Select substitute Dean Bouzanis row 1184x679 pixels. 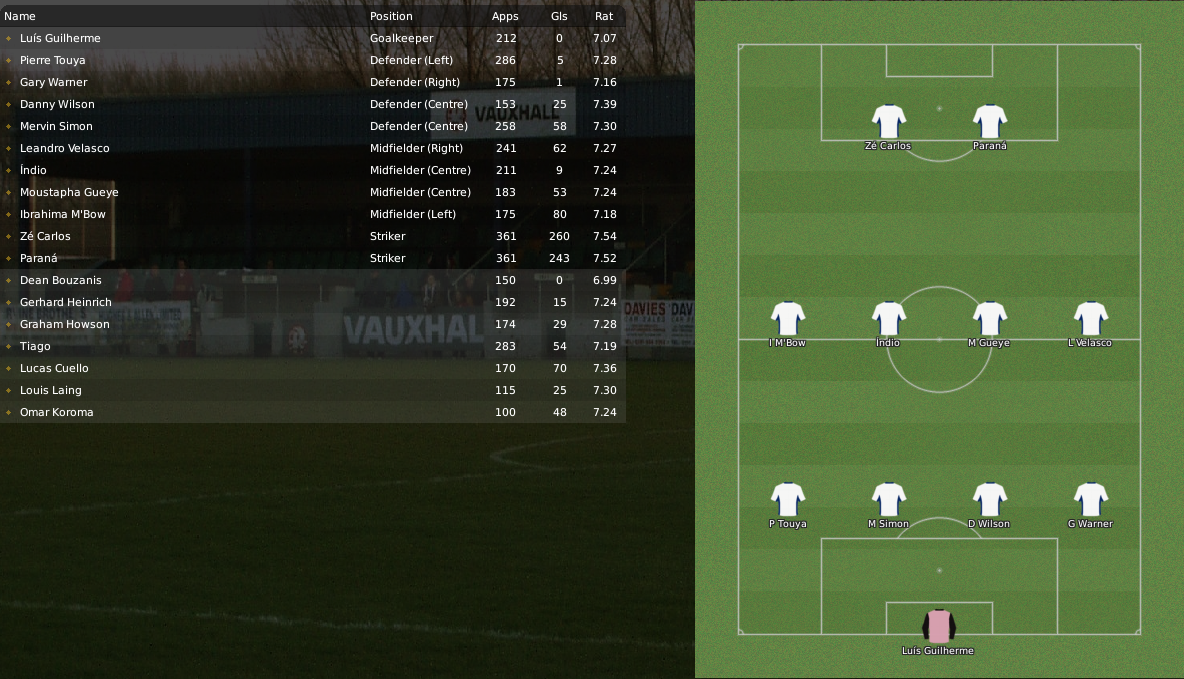point(60,280)
